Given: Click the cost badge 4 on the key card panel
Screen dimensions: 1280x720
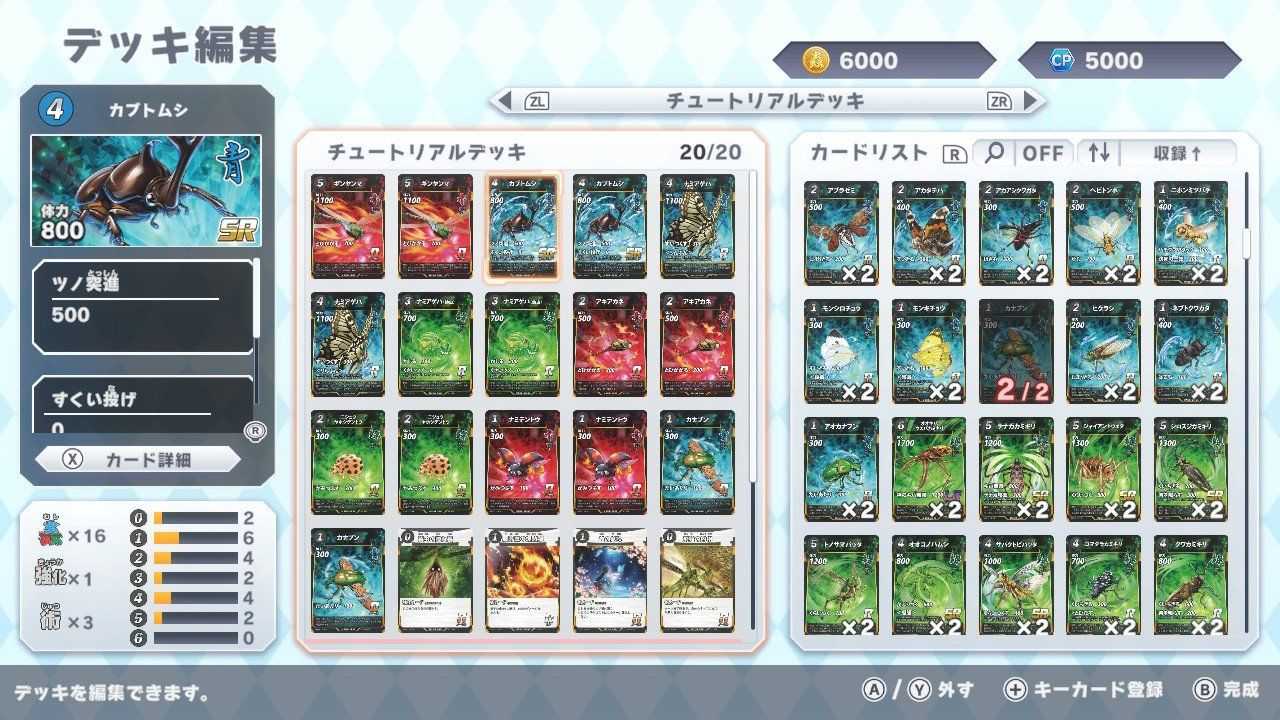Looking at the screenshot, I should [x=56, y=107].
